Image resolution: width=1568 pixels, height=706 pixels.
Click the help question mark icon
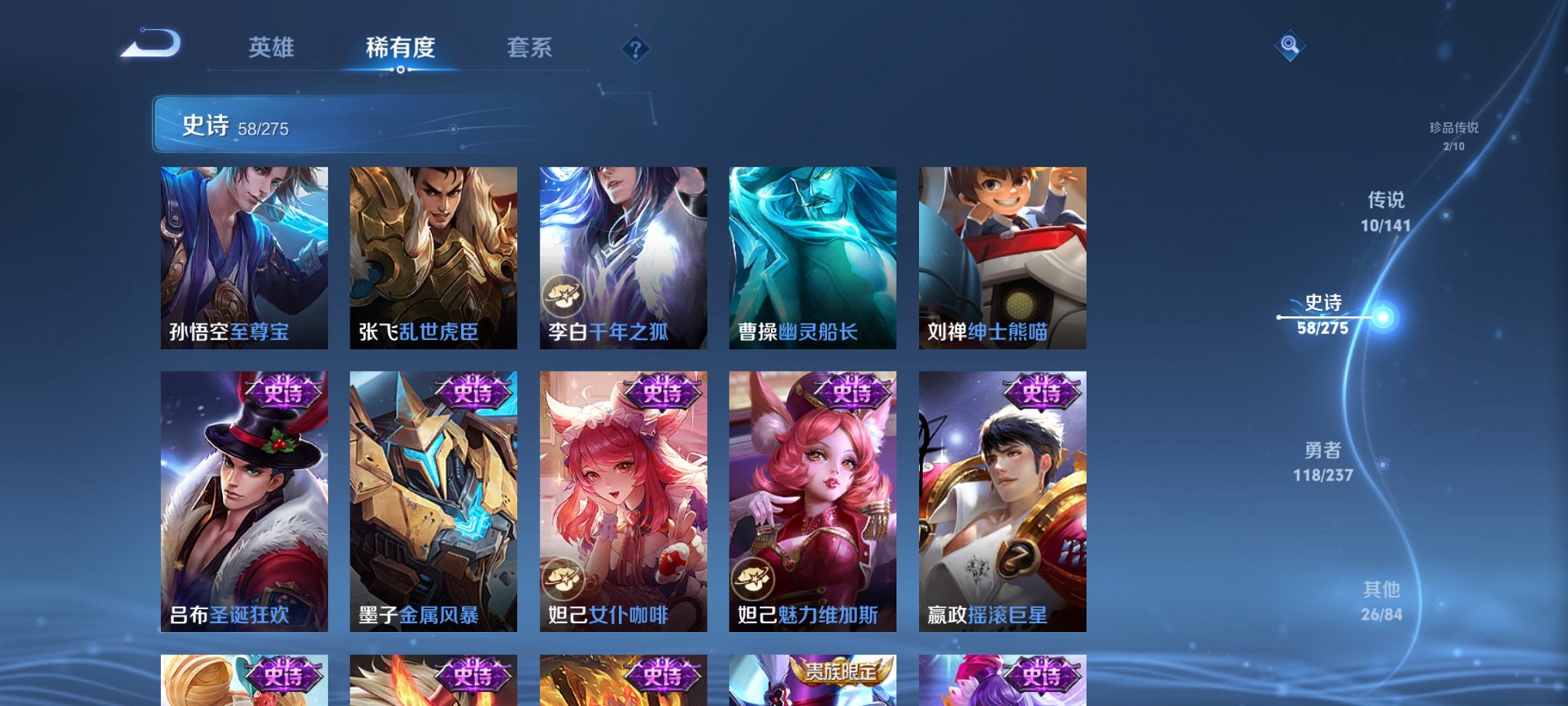(x=635, y=49)
